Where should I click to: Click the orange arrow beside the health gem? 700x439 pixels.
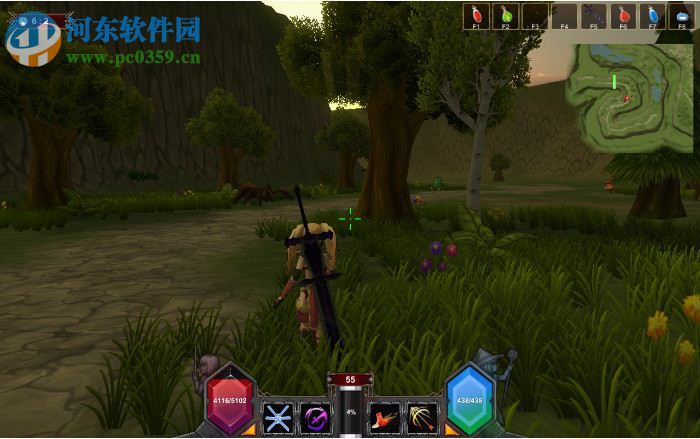coord(248,430)
